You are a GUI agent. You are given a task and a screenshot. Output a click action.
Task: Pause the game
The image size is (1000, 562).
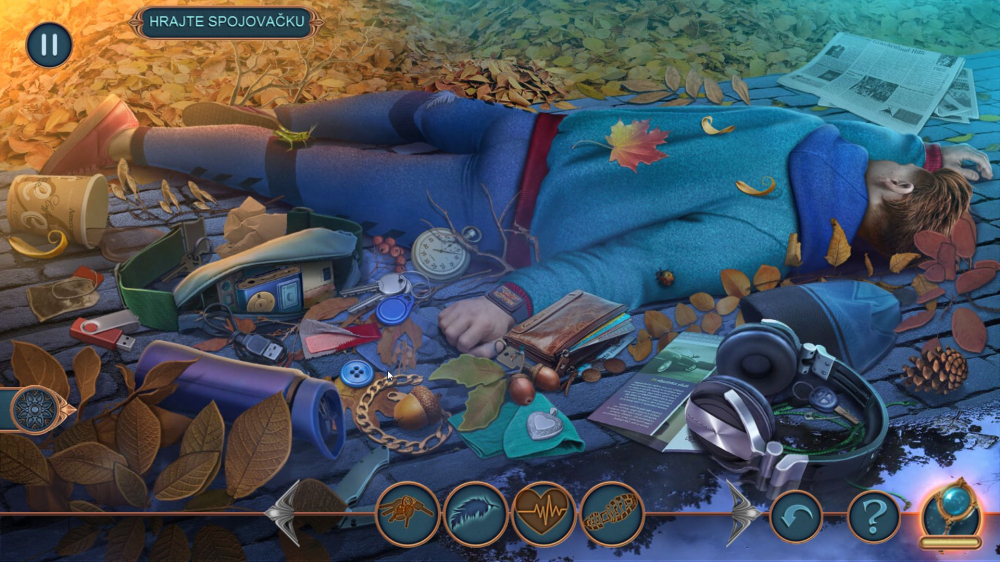point(49,45)
